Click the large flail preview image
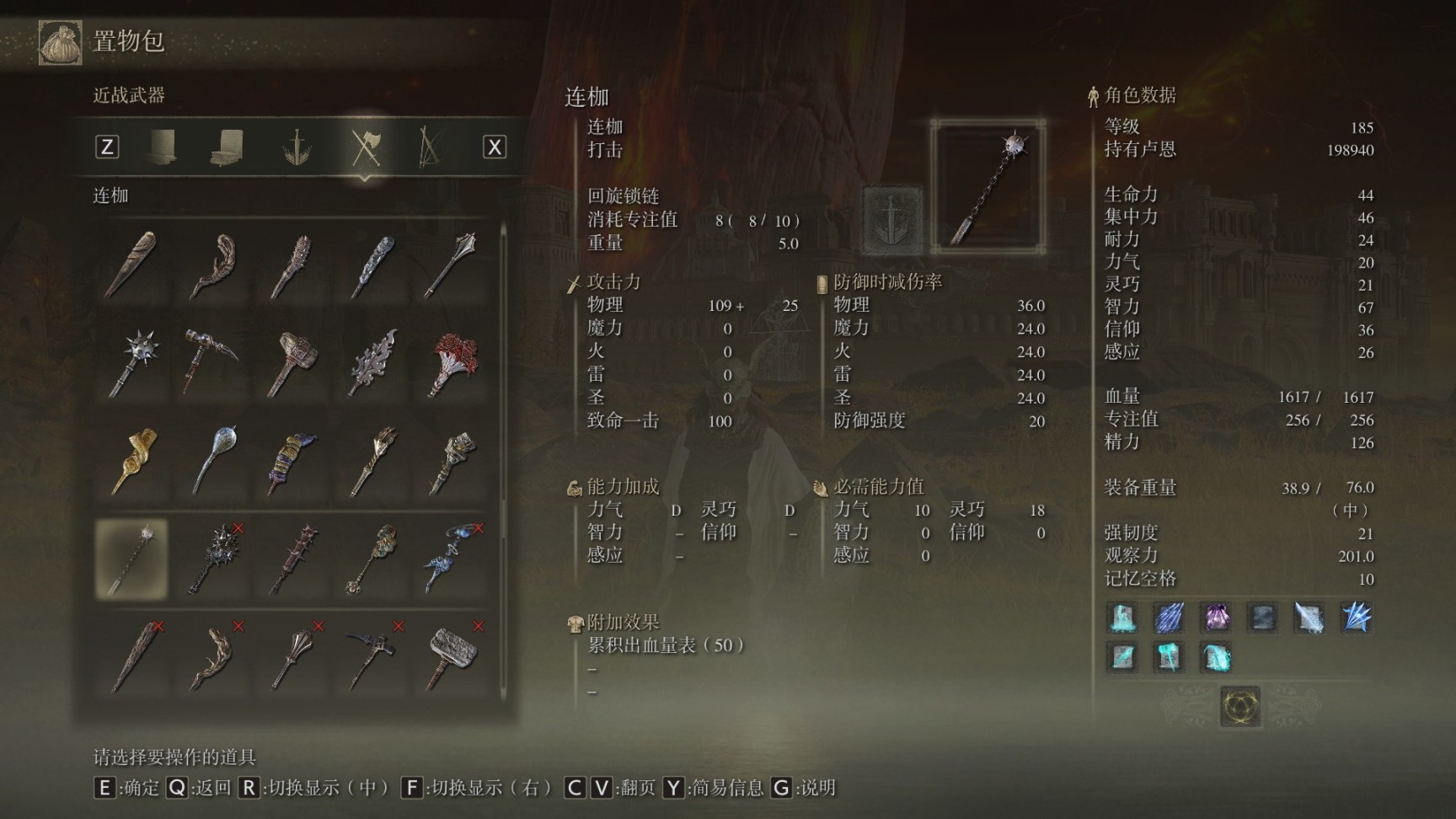 [989, 187]
